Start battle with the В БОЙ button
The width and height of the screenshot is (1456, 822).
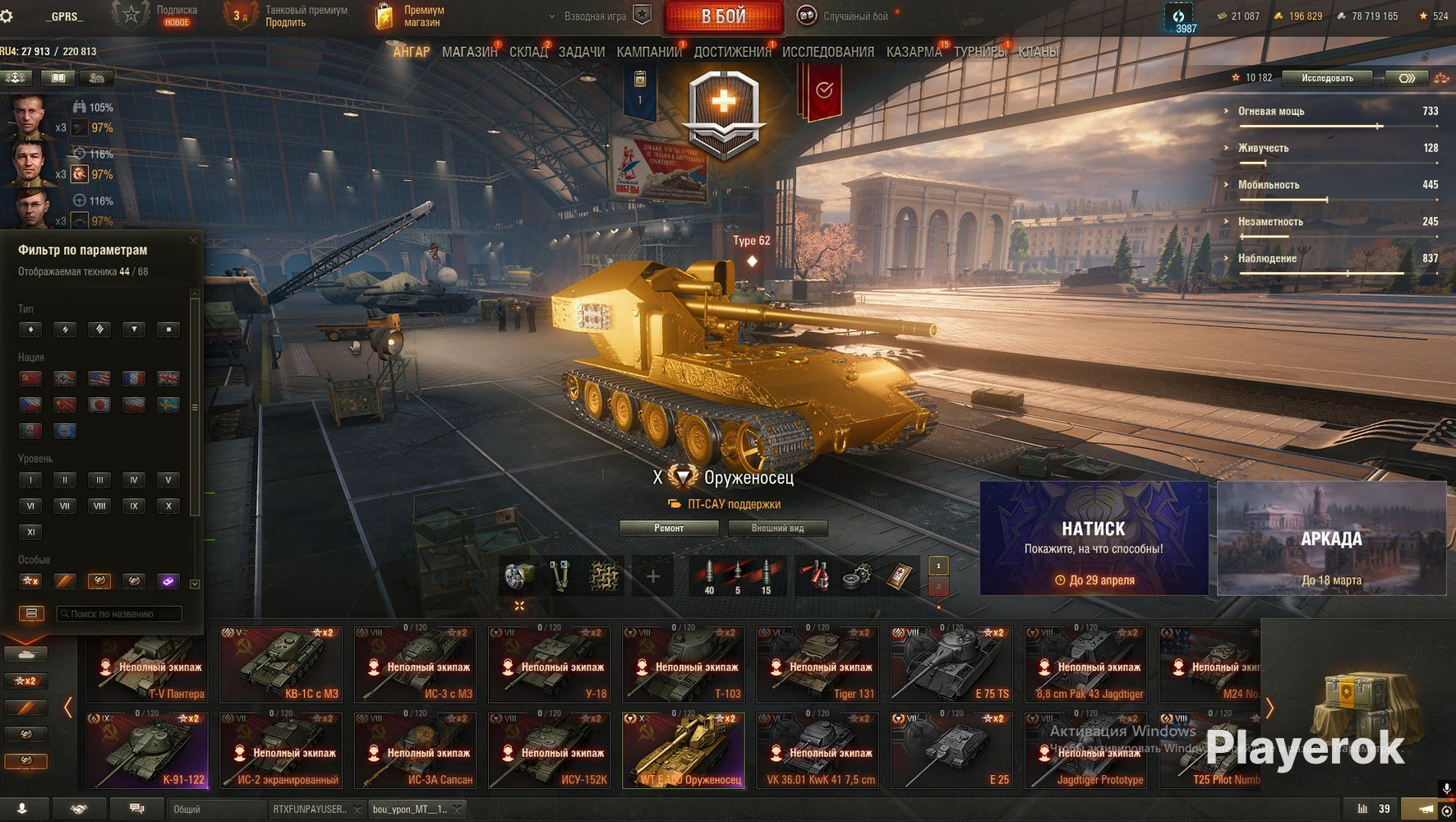[723, 16]
